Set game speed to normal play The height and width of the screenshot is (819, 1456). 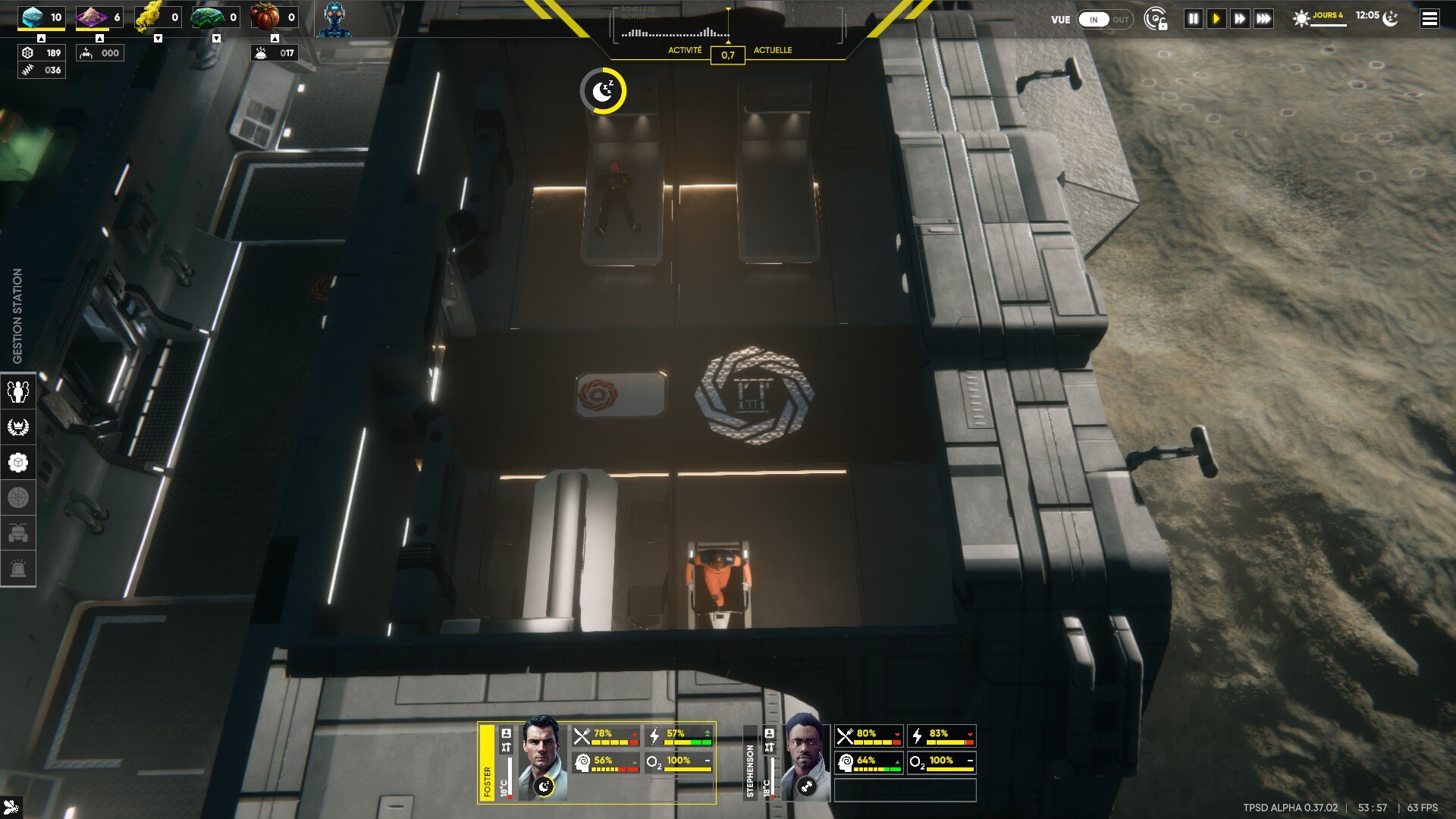coord(1216,19)
